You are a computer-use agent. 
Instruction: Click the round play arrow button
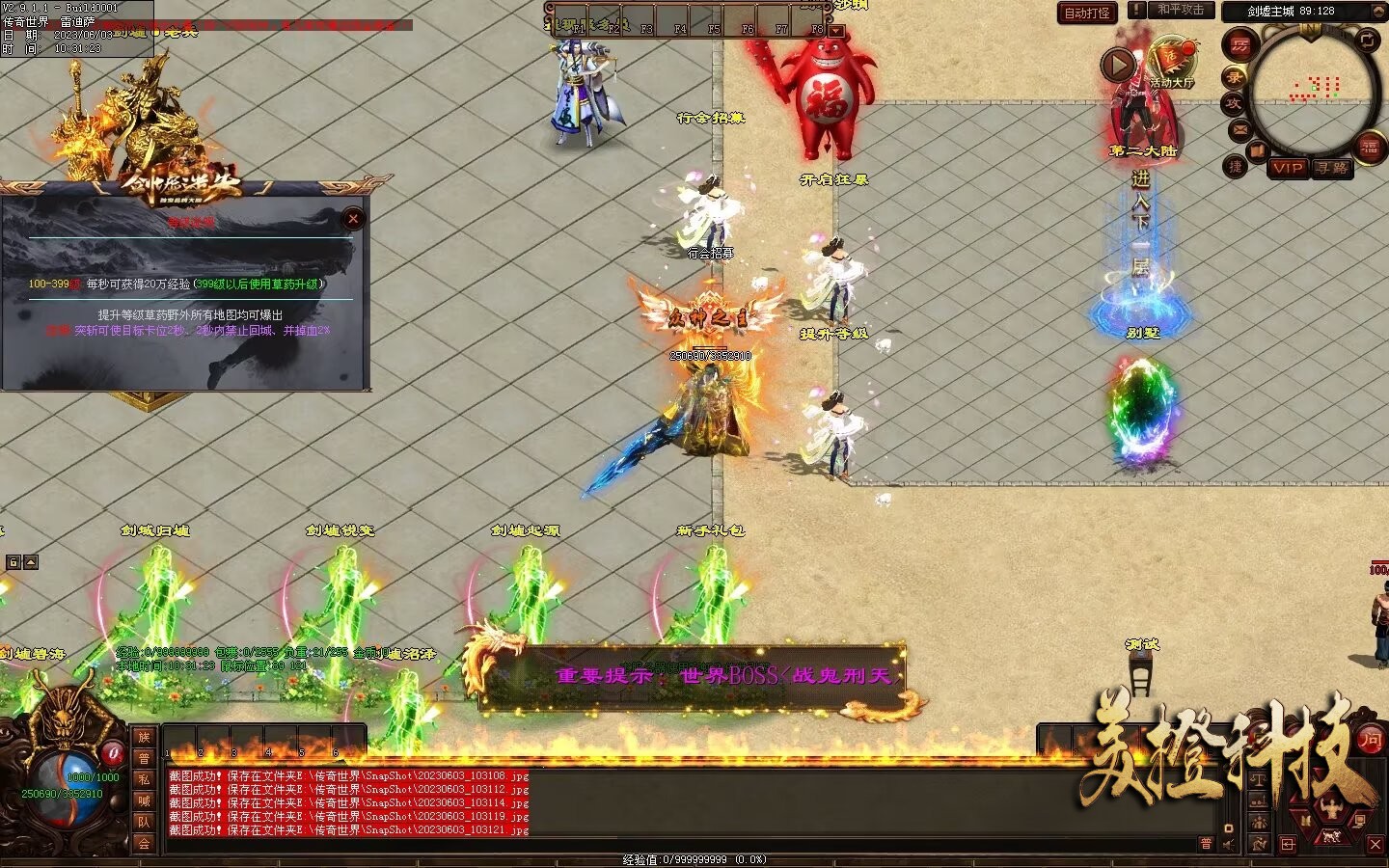pyautogui.click(x=1118, y=66)
